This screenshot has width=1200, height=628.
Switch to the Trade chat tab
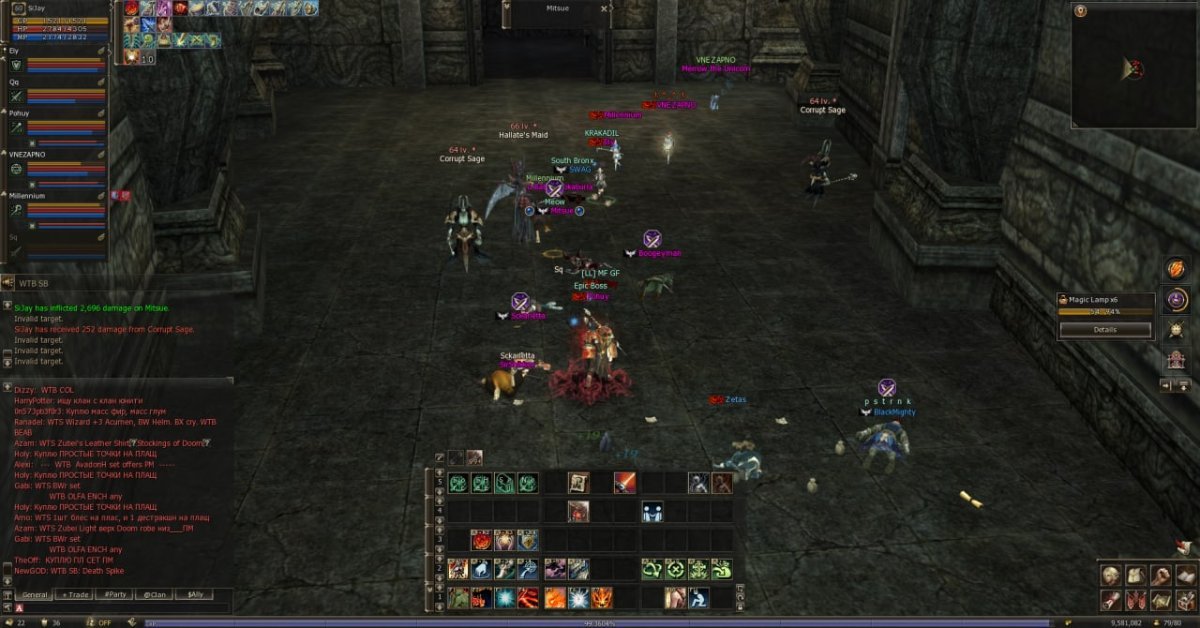click(x=76, y=595)
